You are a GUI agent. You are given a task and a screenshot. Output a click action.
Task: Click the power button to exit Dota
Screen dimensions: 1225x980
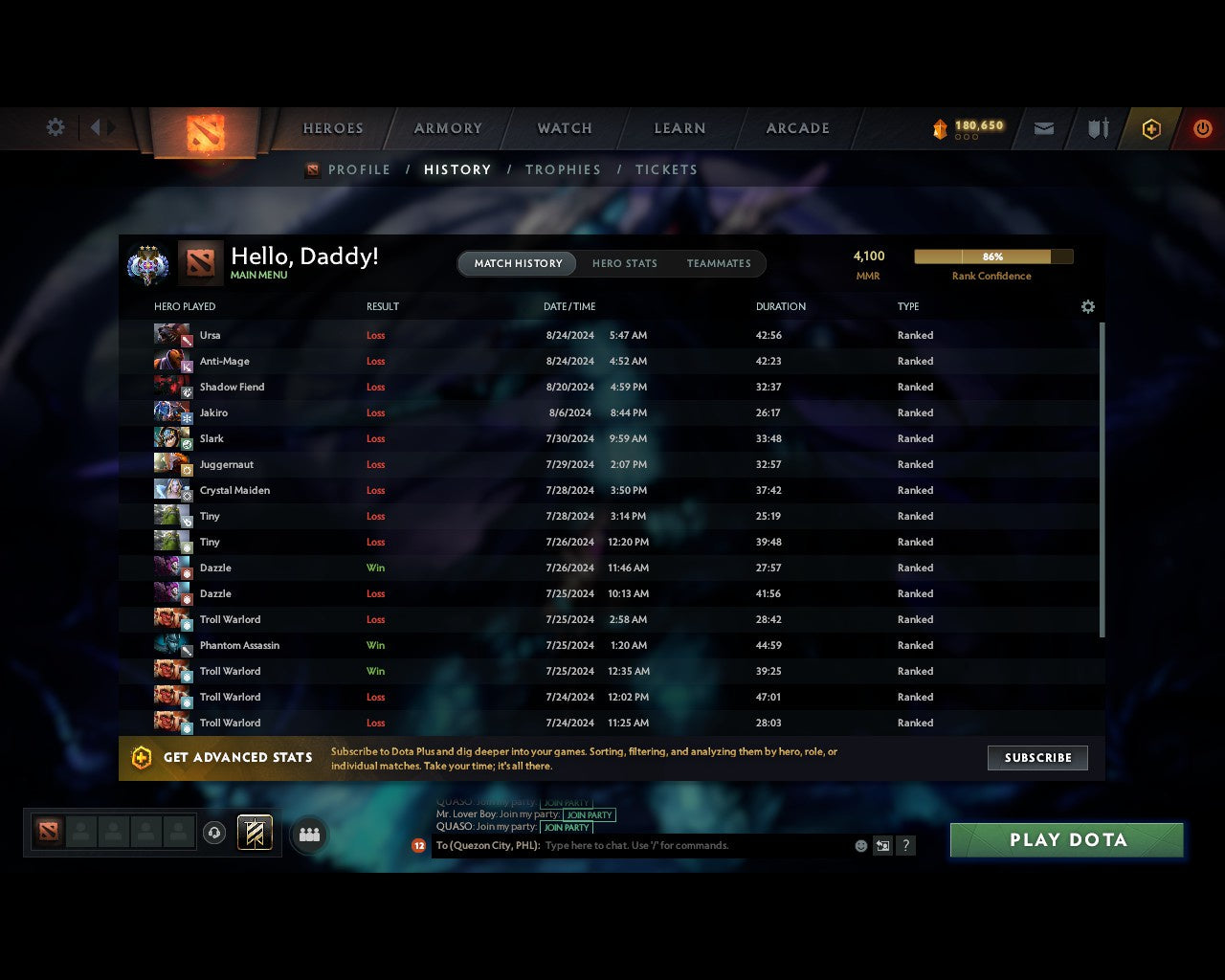click(1202, 128)
